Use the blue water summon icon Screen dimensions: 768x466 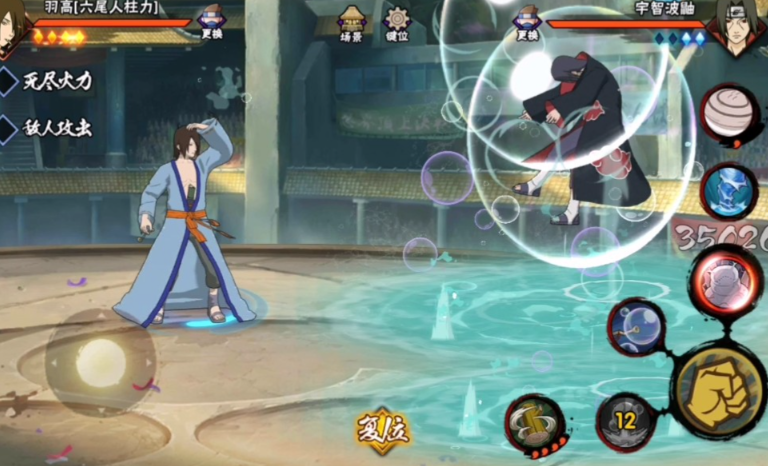[x=730, y=190]
